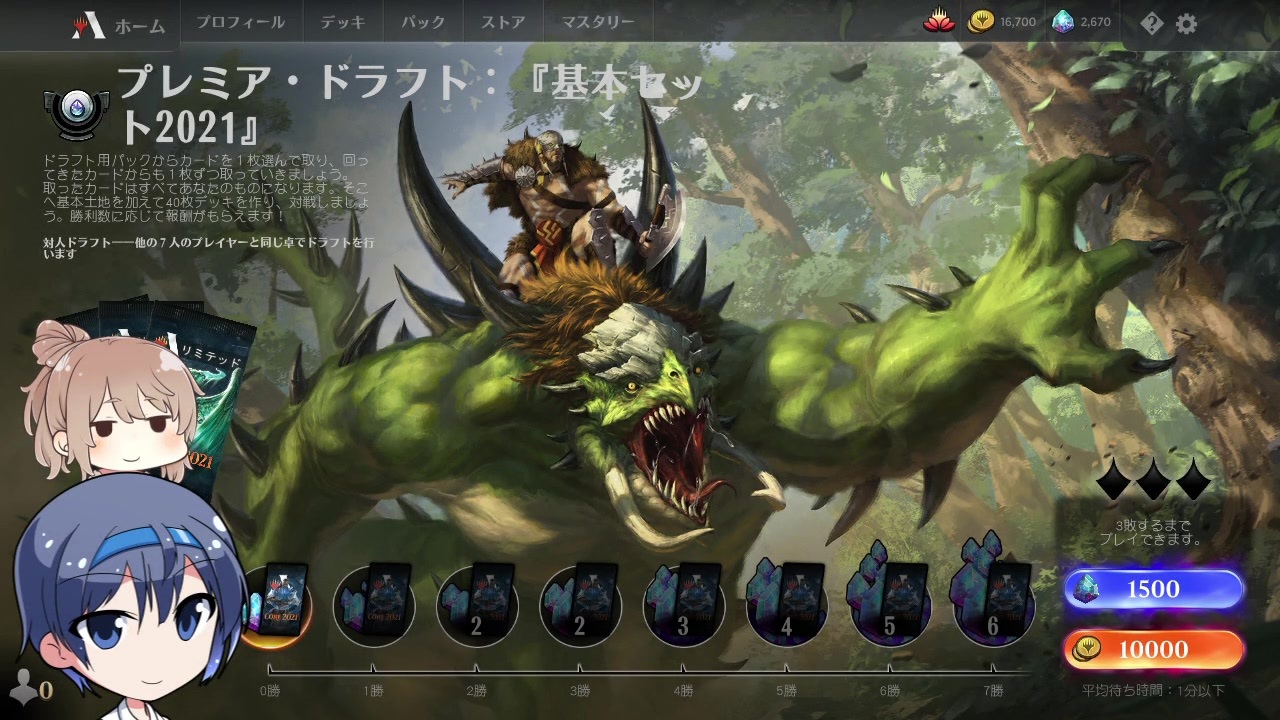Open the settings gear
1280x720 pixels.
pyautogui.click(x=1186, y=22)
